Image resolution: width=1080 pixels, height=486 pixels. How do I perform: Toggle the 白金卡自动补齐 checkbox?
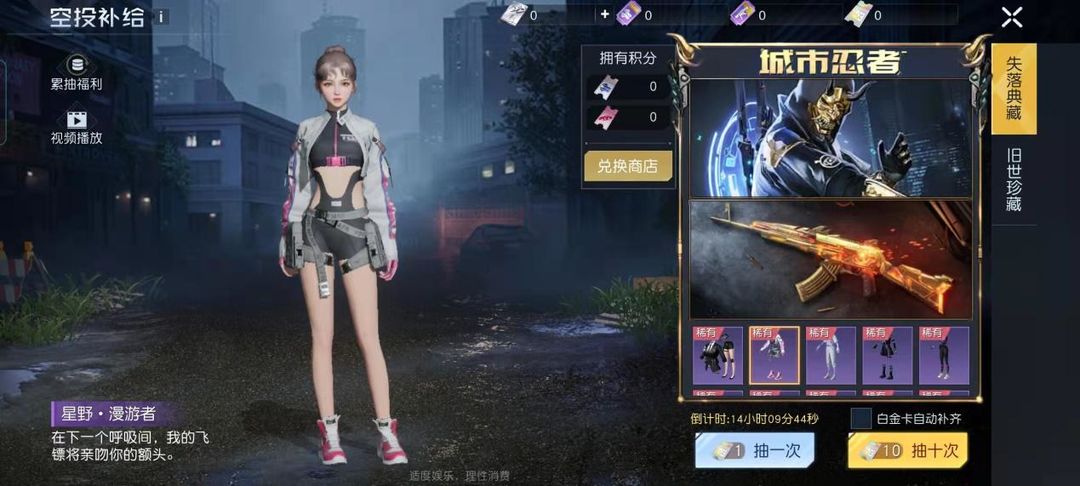click(x=861, y=418)
